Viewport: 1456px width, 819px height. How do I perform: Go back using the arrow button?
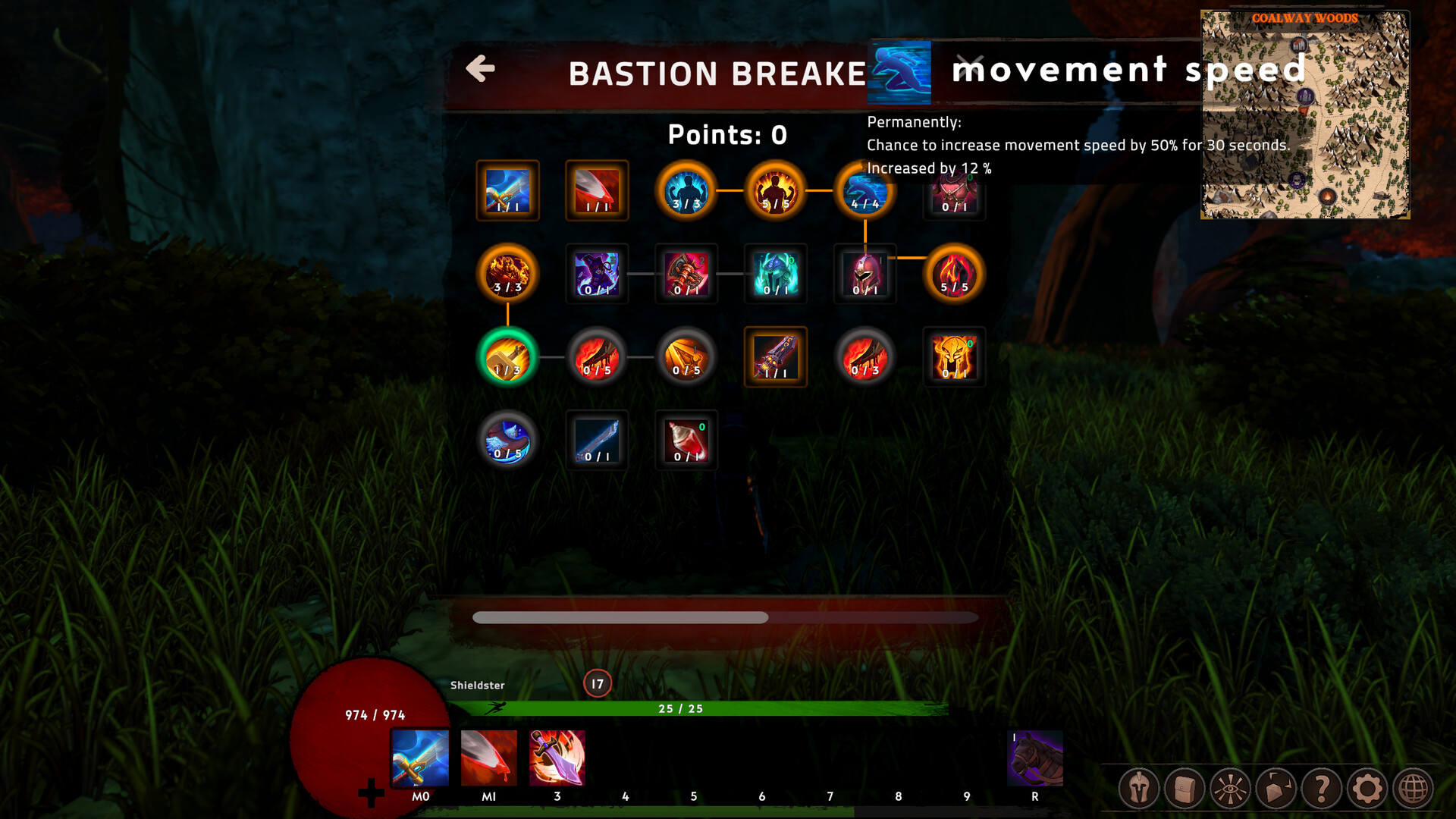(x=479, y=69)
